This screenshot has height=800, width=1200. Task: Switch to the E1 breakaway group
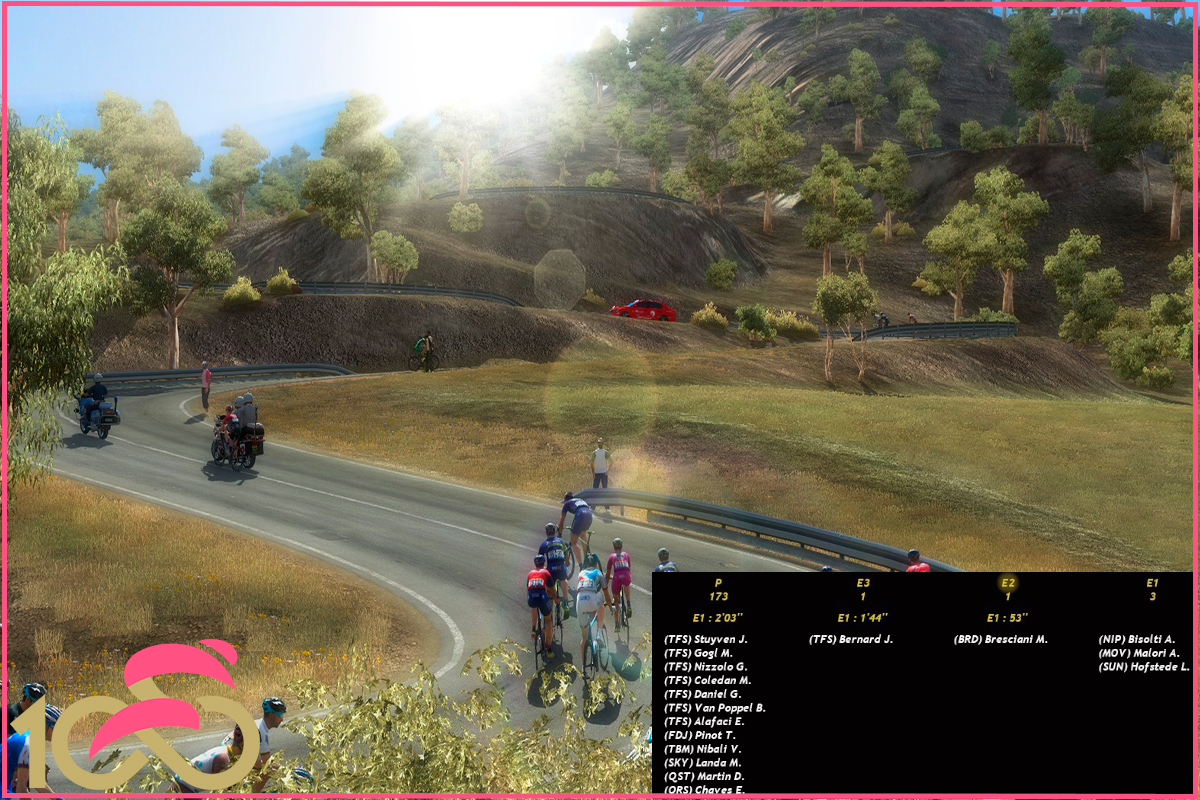click(x=1152, y=582)
